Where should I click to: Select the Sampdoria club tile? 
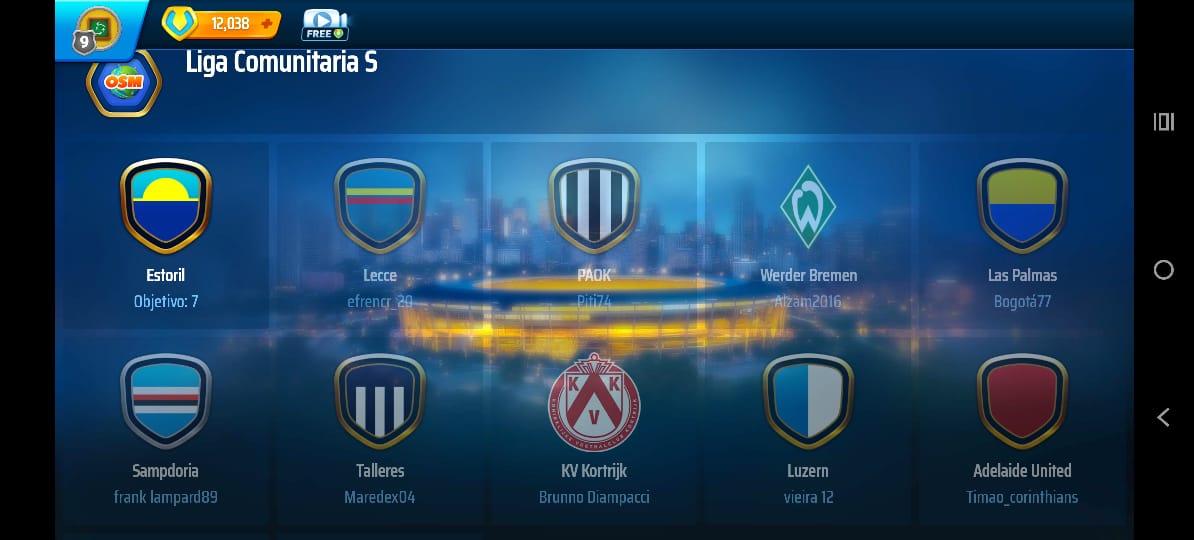point(166,428)
